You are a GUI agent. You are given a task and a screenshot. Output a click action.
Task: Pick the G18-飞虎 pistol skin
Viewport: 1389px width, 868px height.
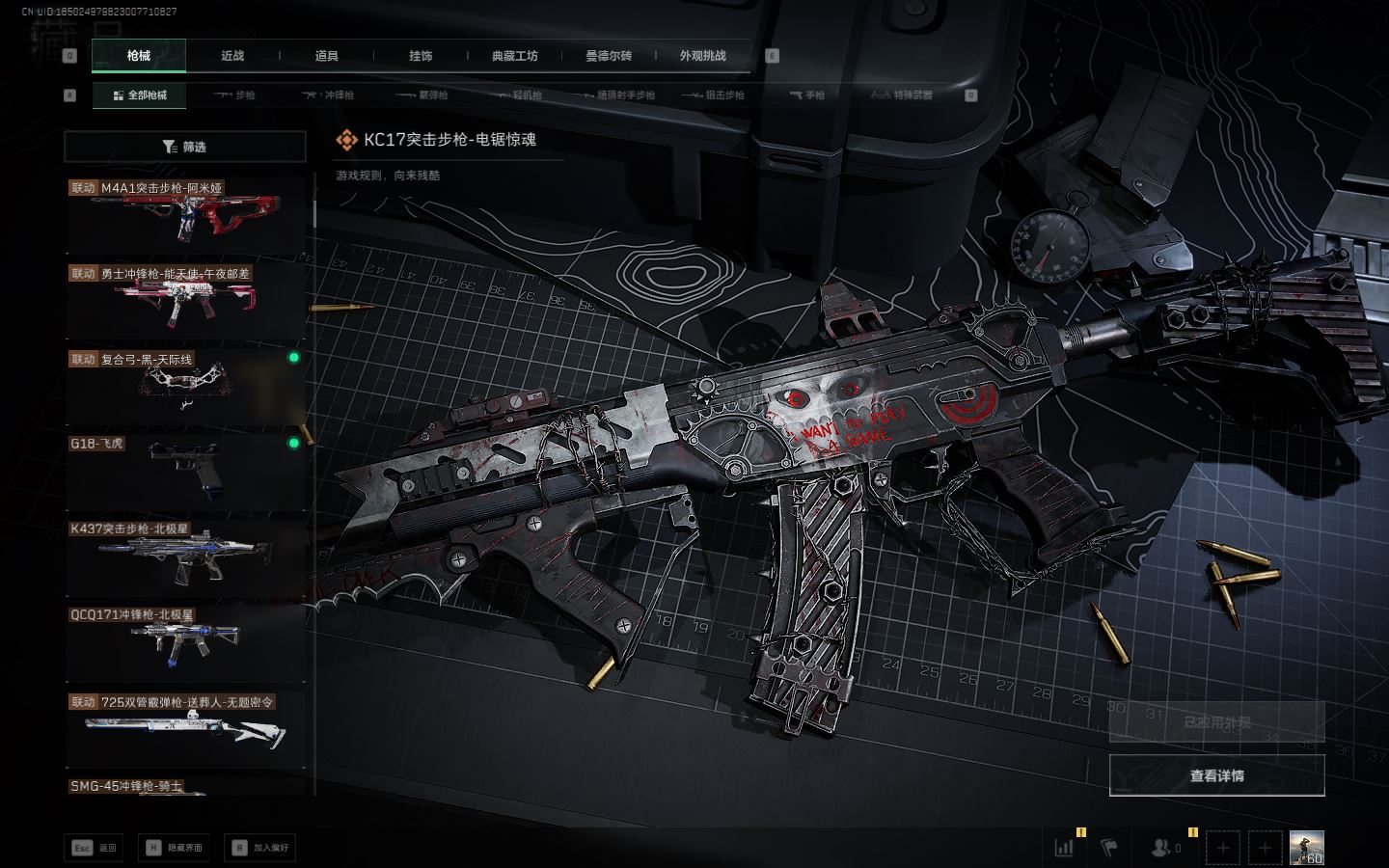click(x=186, y=472)
